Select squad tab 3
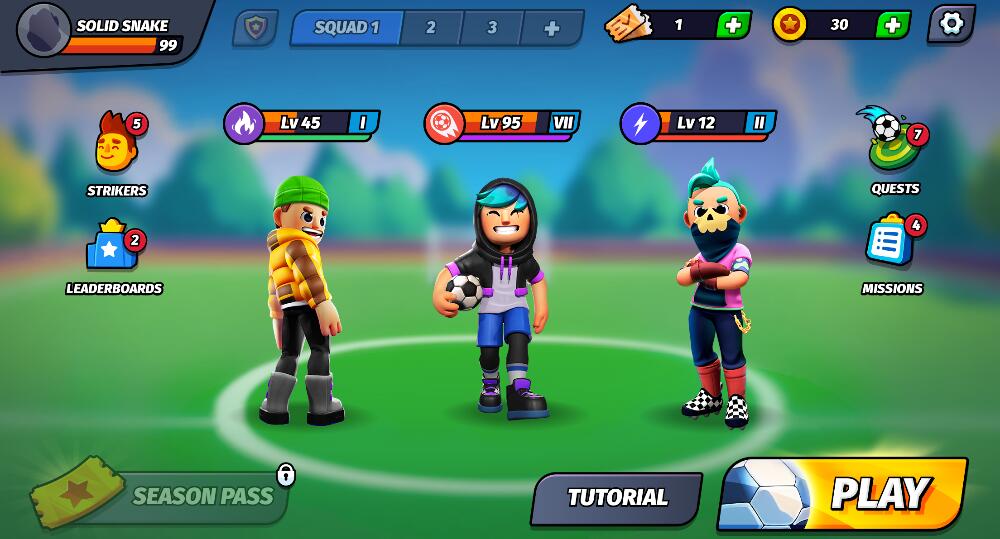This screenshot has height=539, width=1000. pos(491,28)
